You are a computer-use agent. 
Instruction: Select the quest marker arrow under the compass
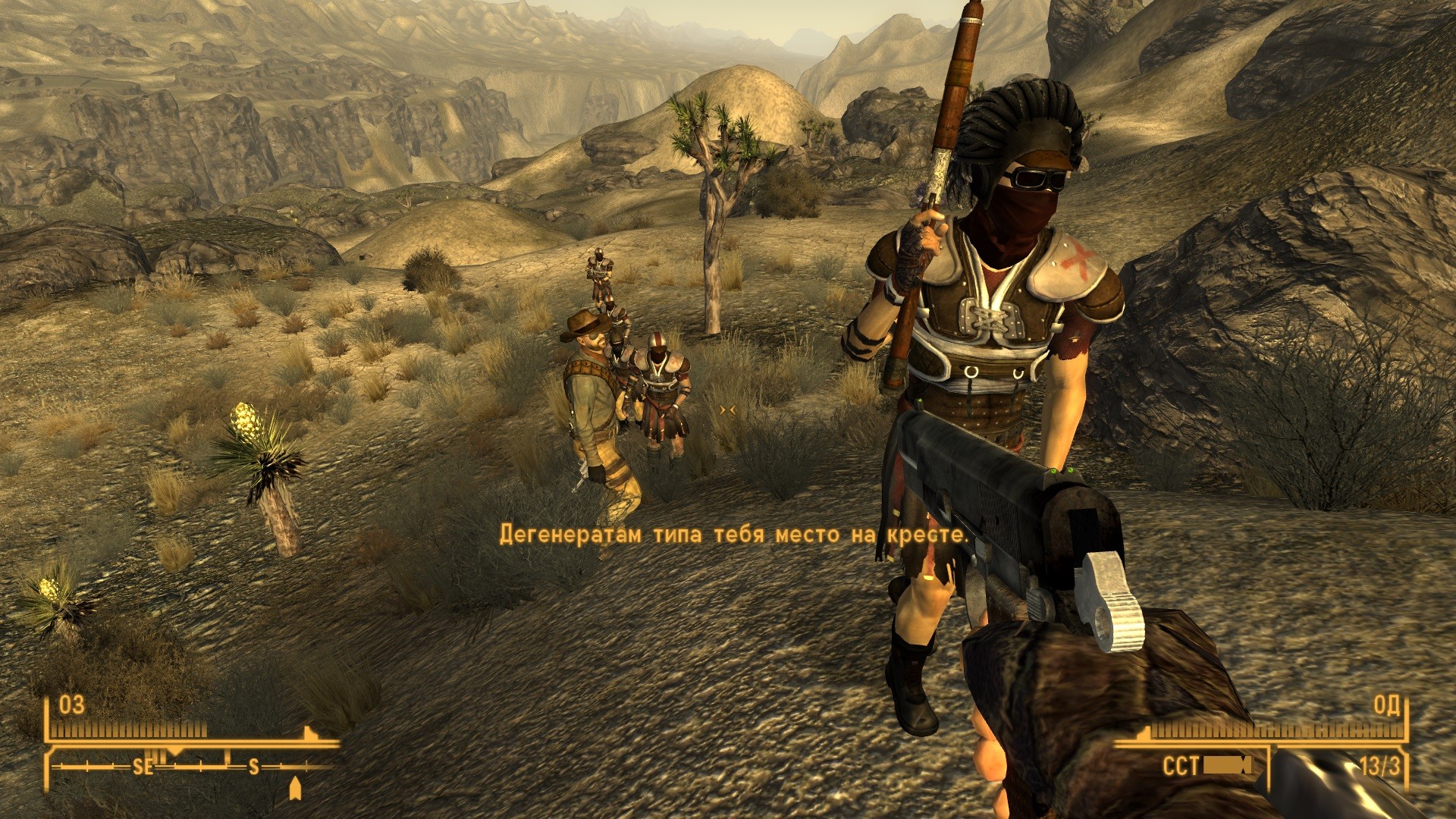[295, 789]
